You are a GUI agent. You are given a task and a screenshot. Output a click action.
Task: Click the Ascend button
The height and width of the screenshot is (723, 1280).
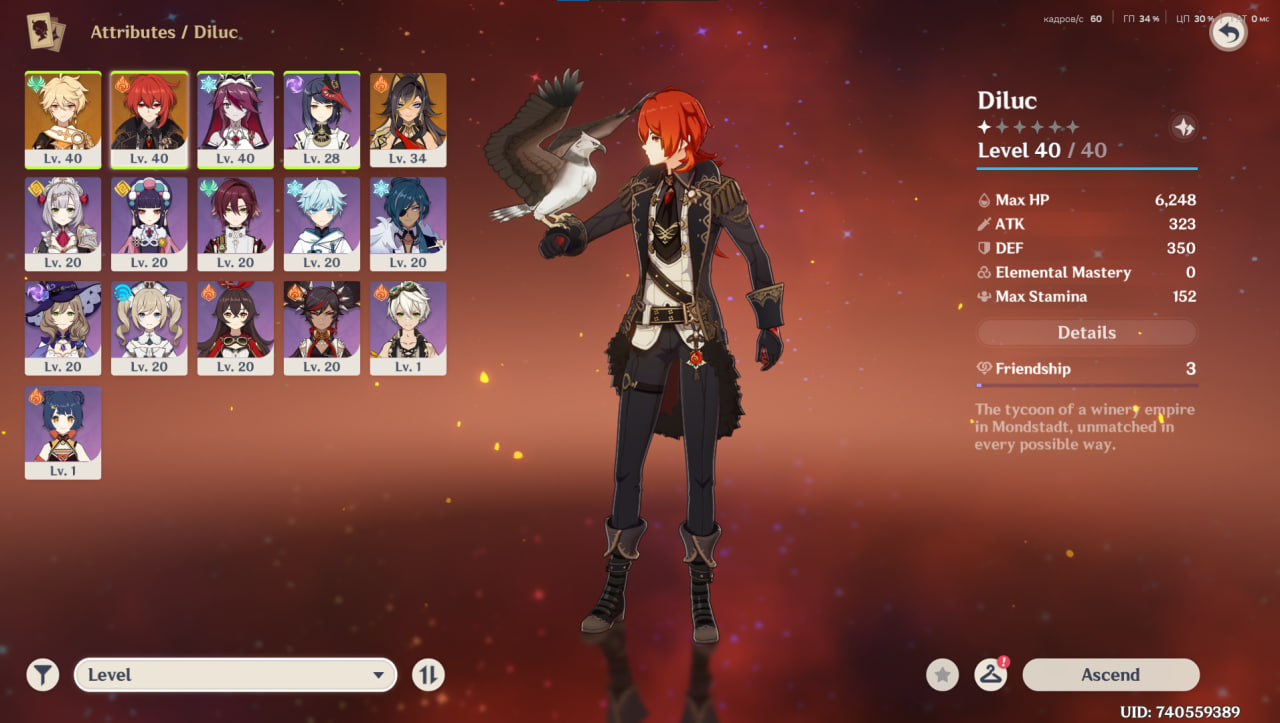(1110, 675)
